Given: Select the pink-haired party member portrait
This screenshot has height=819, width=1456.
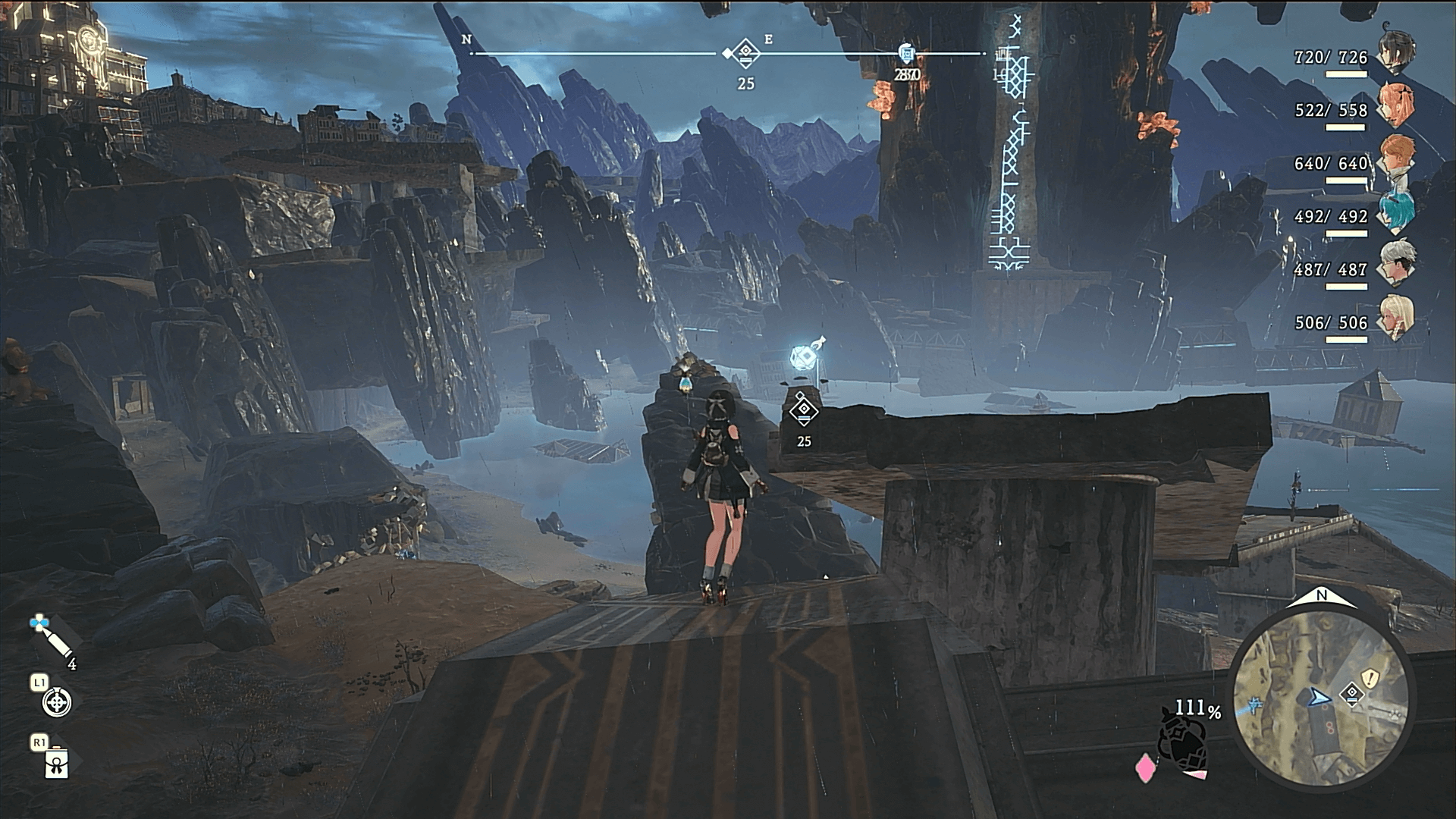Looking at the screenshot, I should click(1396, 105).
